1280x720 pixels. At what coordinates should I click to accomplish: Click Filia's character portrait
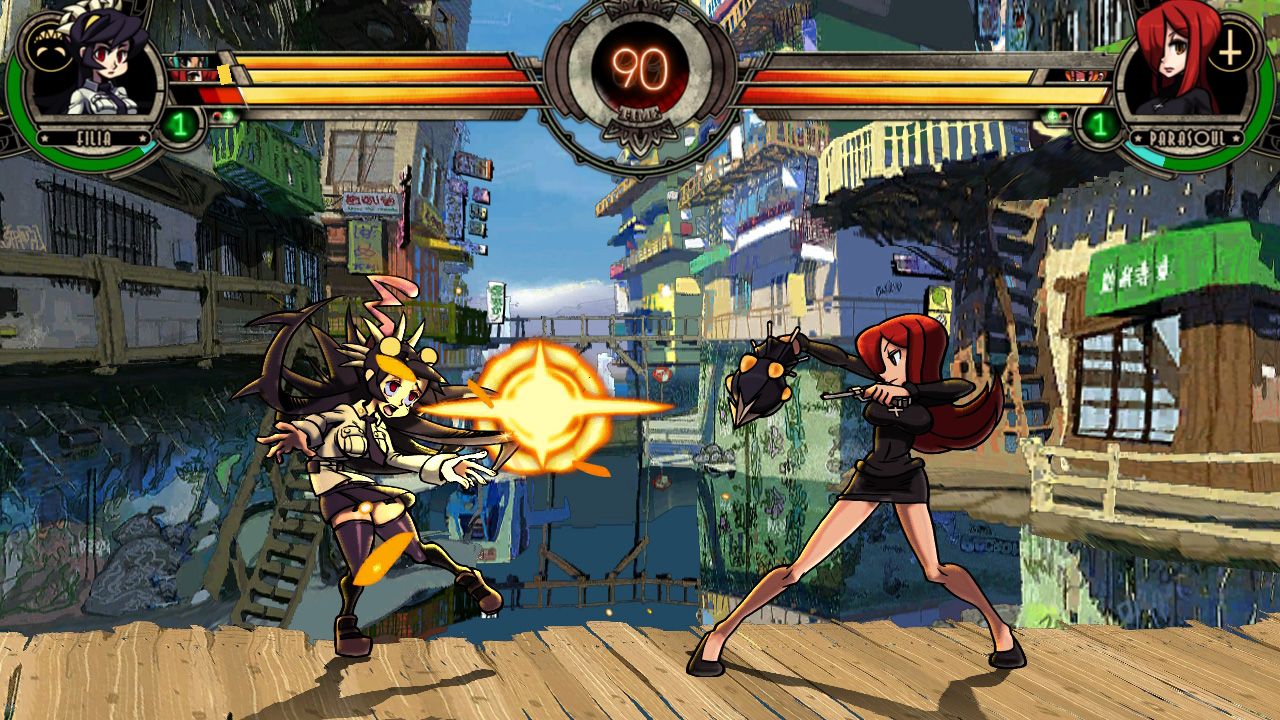[95, 68]
